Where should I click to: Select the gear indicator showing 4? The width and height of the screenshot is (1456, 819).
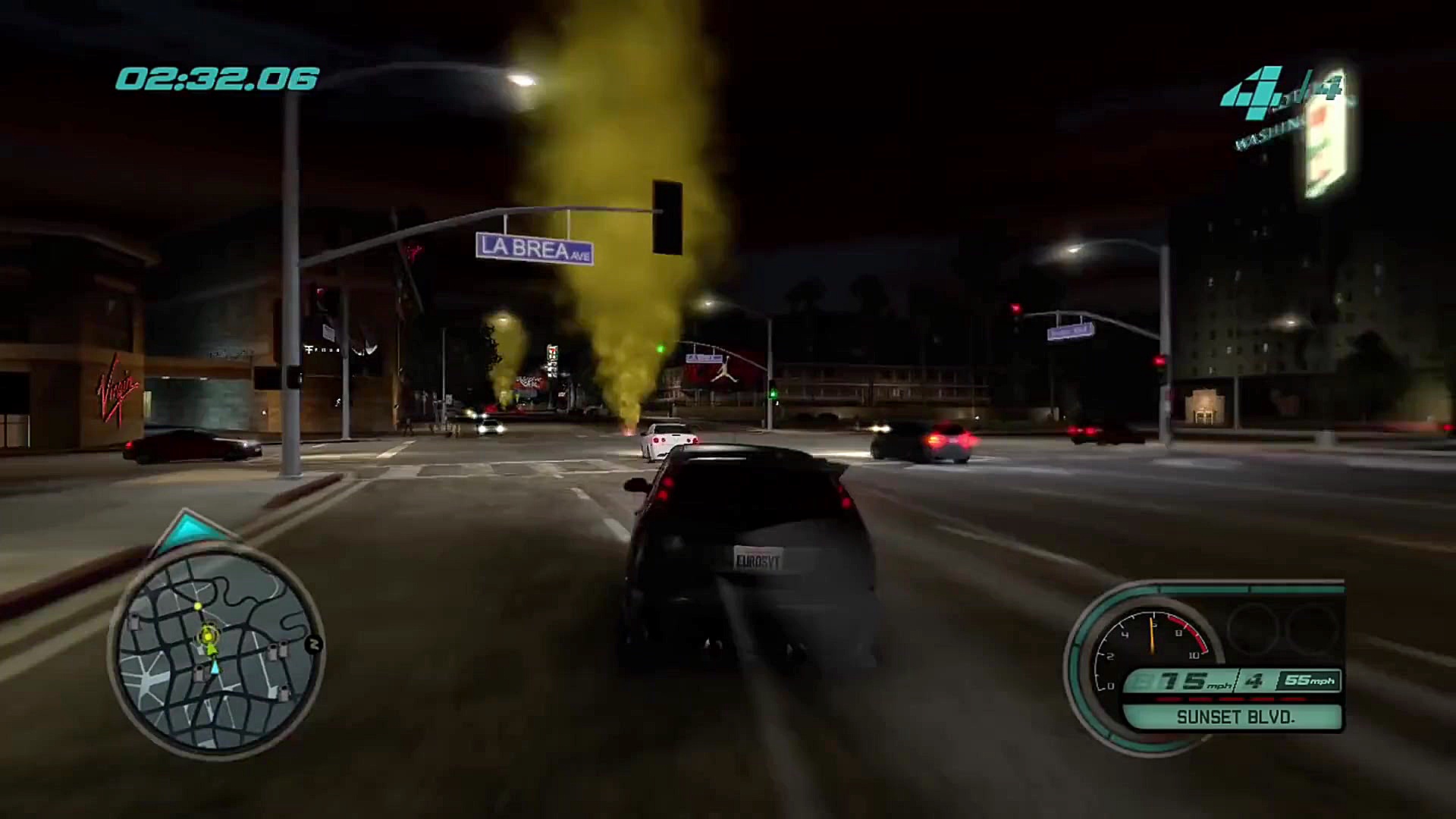point(1253,682)
